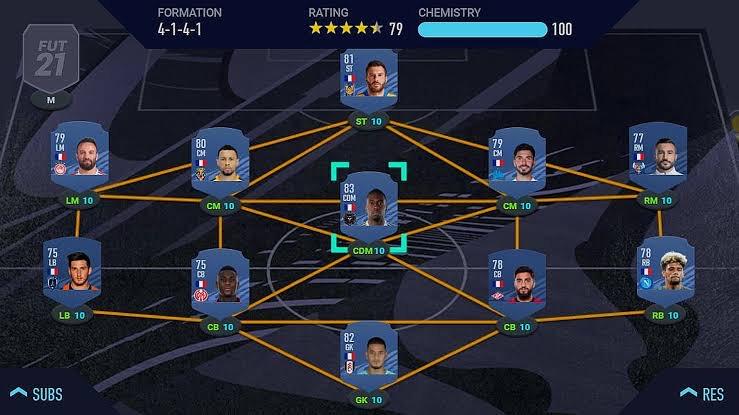The image size is (739, 415).
Task: Choose the 80-rated centre midfielder card
Action: click(222, 161)
